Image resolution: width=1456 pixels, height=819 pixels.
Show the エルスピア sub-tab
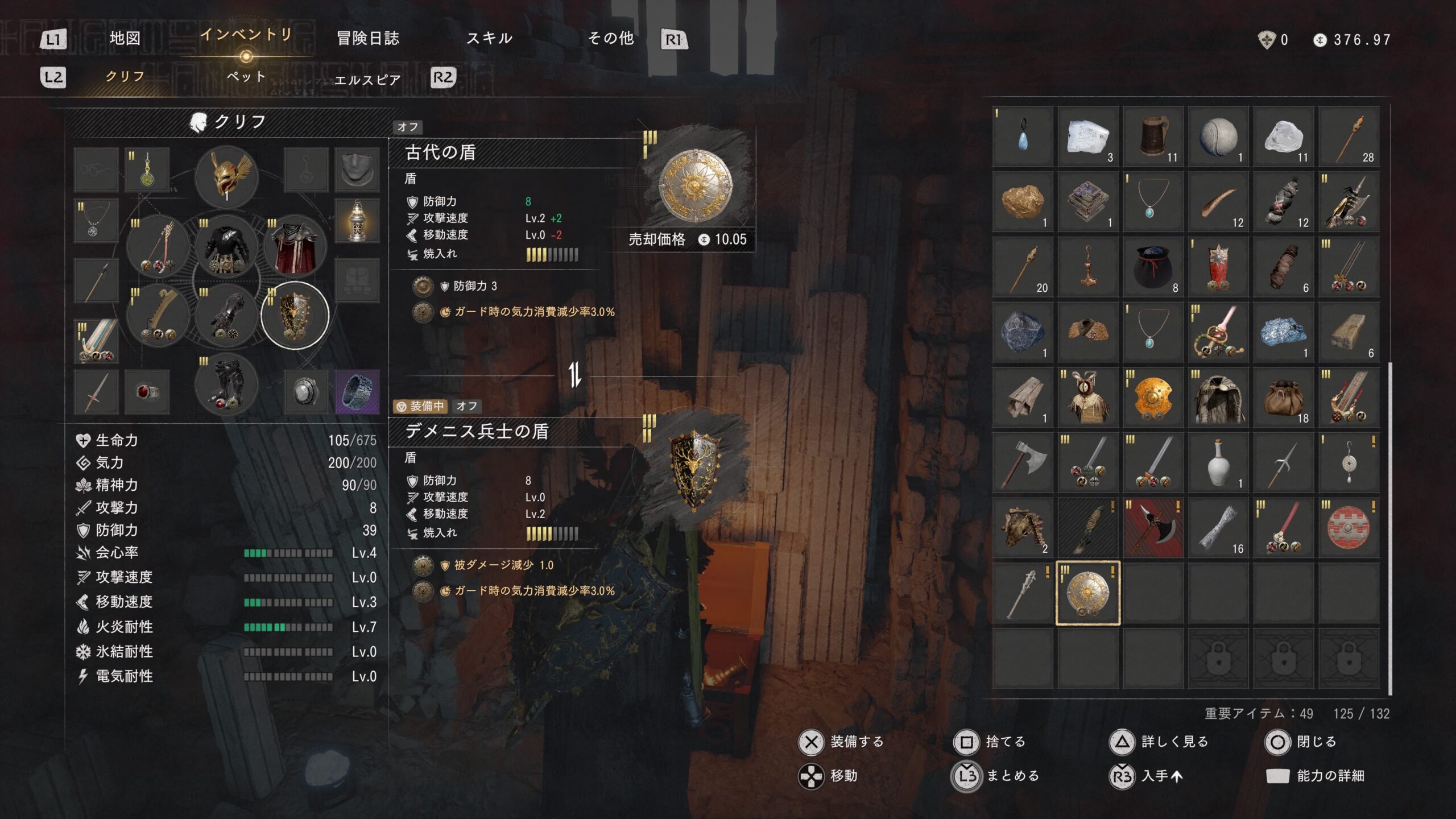pos(367,80)
